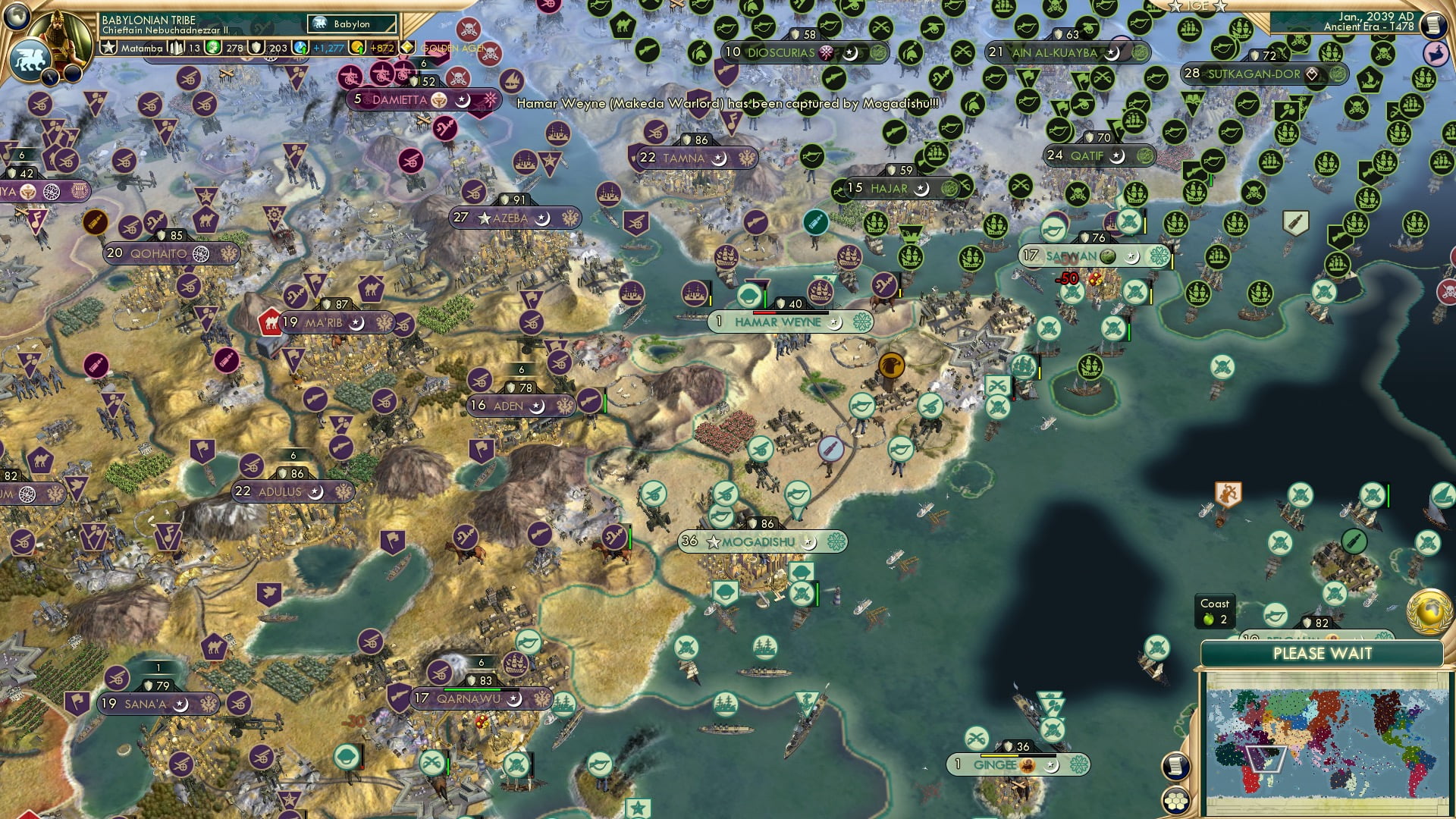
Task: Open the Babylon civilization selector box
Action: [x=351, y=24]
